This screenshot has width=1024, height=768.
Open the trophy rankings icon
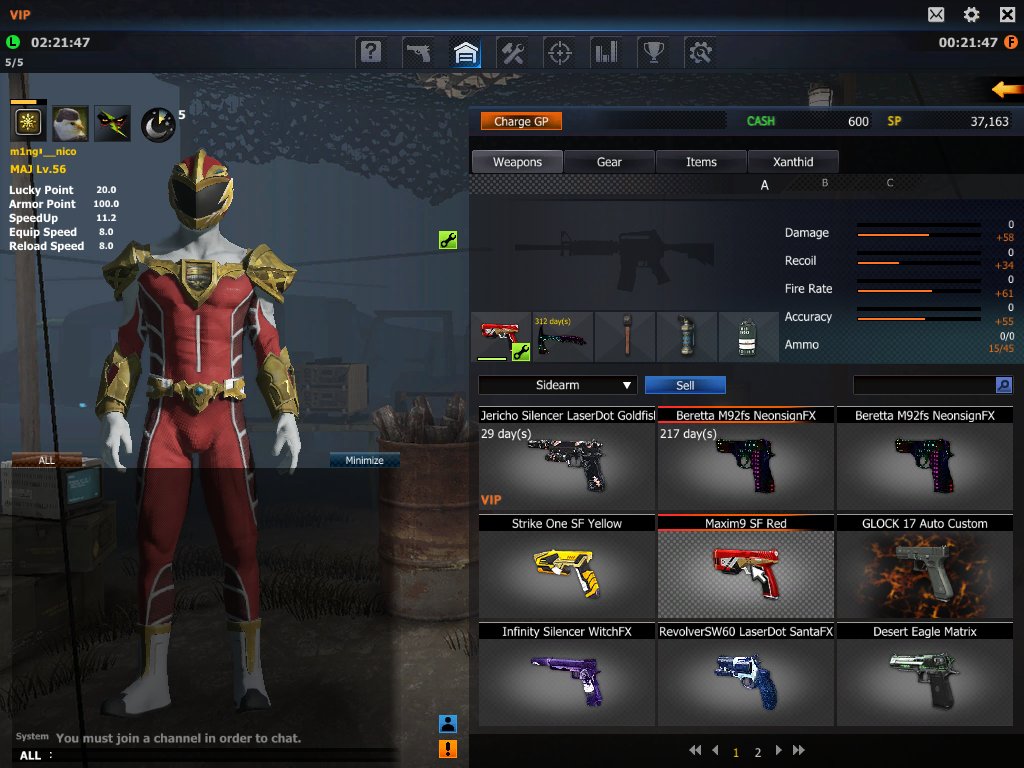652,52
